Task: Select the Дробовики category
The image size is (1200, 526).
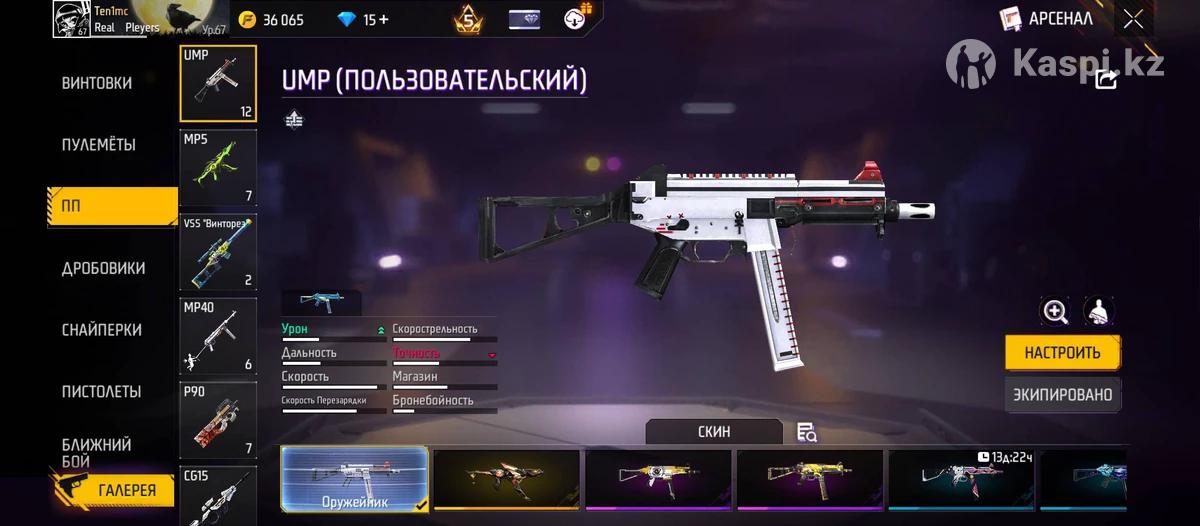Action: 103,268
